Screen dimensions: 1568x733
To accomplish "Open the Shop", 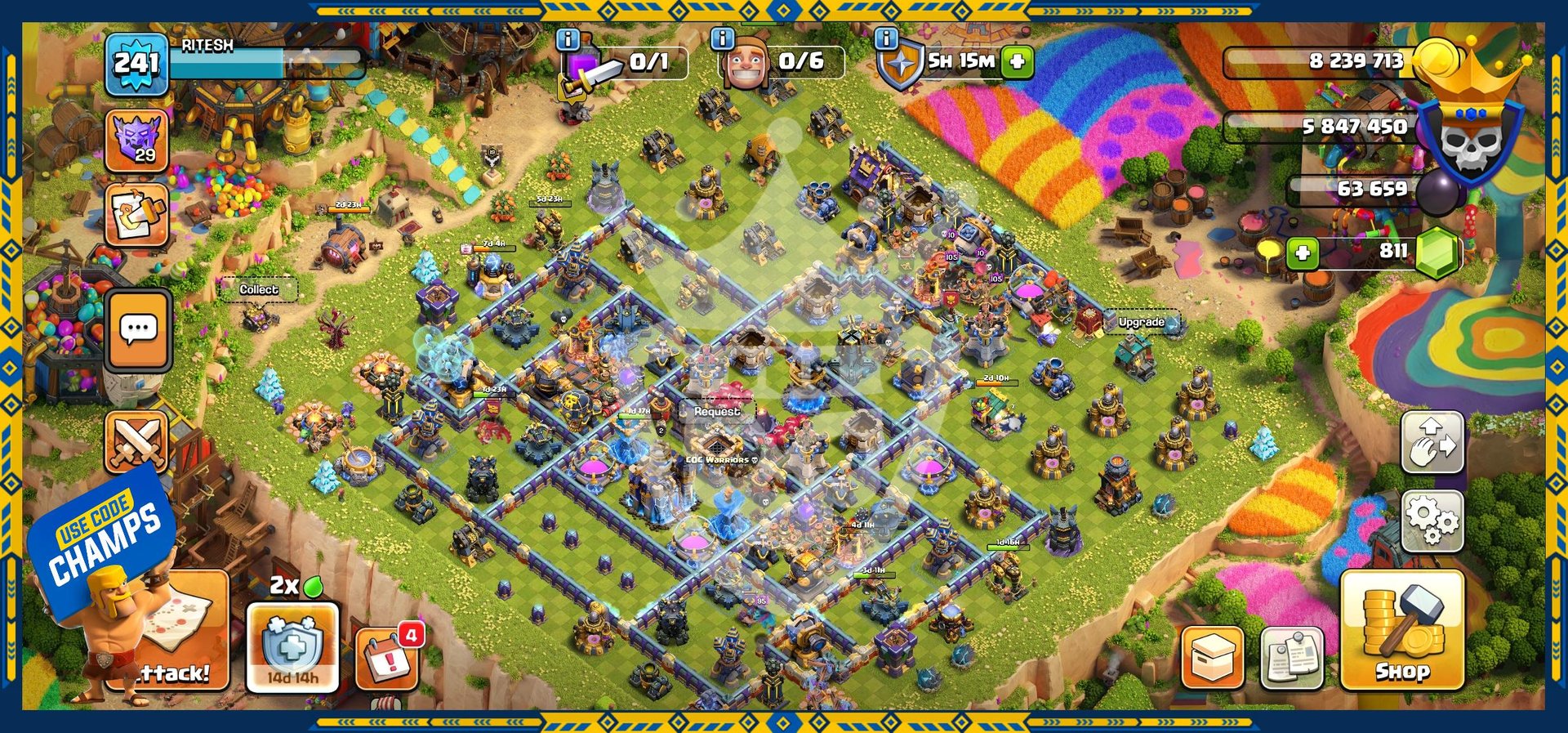I will [1402, 629].
